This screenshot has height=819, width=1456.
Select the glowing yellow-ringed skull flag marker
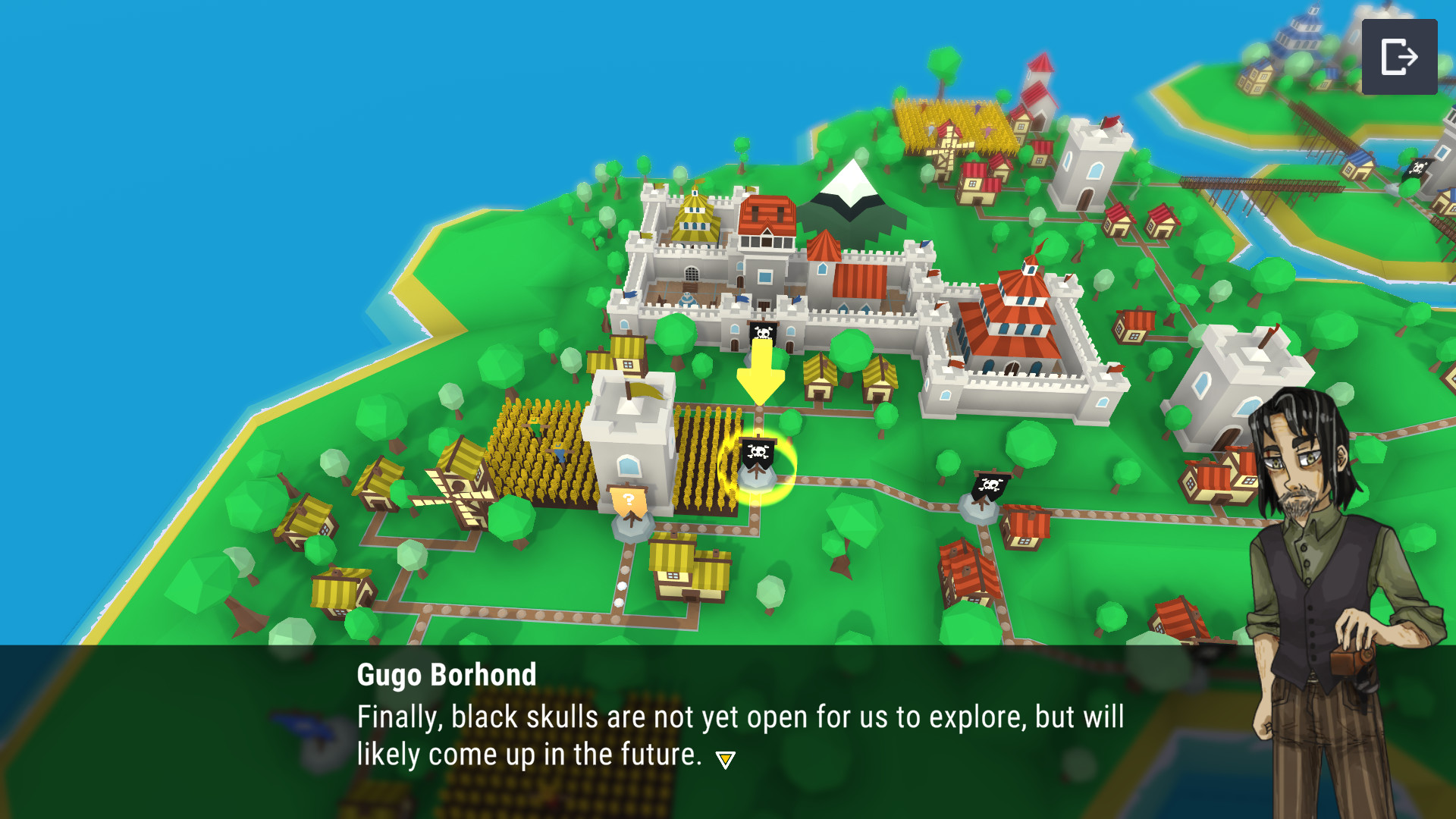(x=758, y=457)
